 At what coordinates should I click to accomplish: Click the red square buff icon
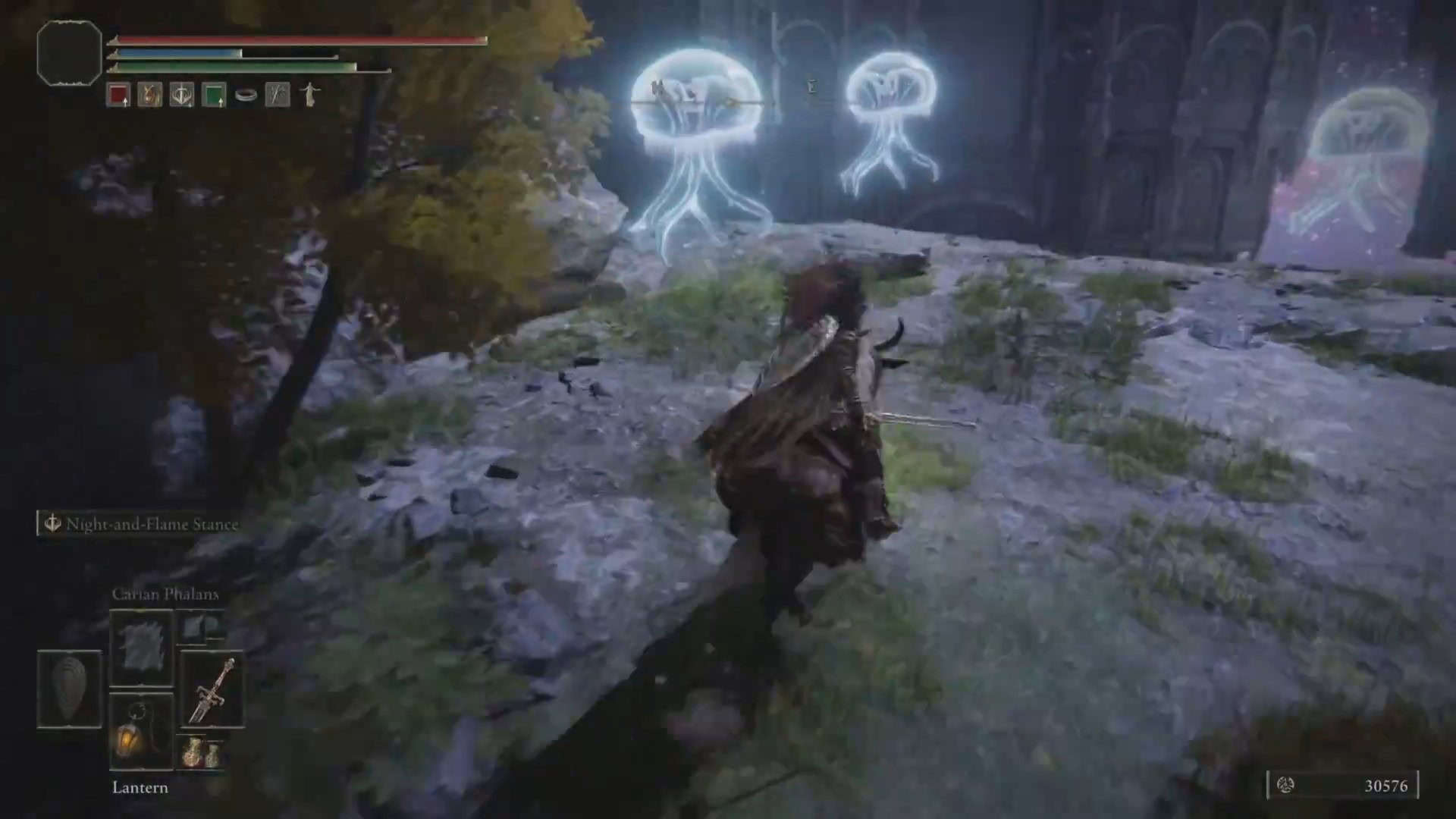pos(118,96)
